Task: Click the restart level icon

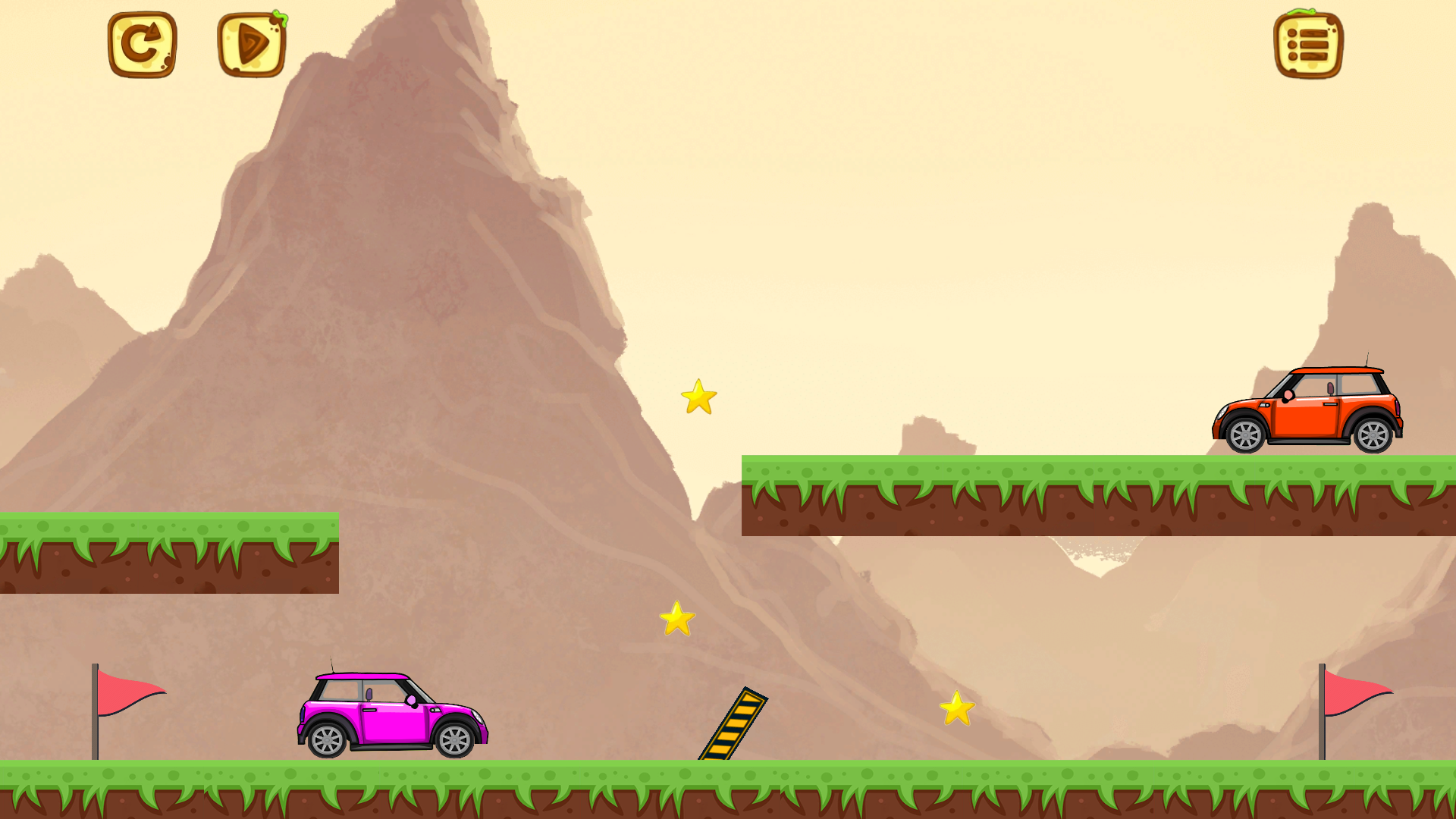Action: [x=143, y=43]
